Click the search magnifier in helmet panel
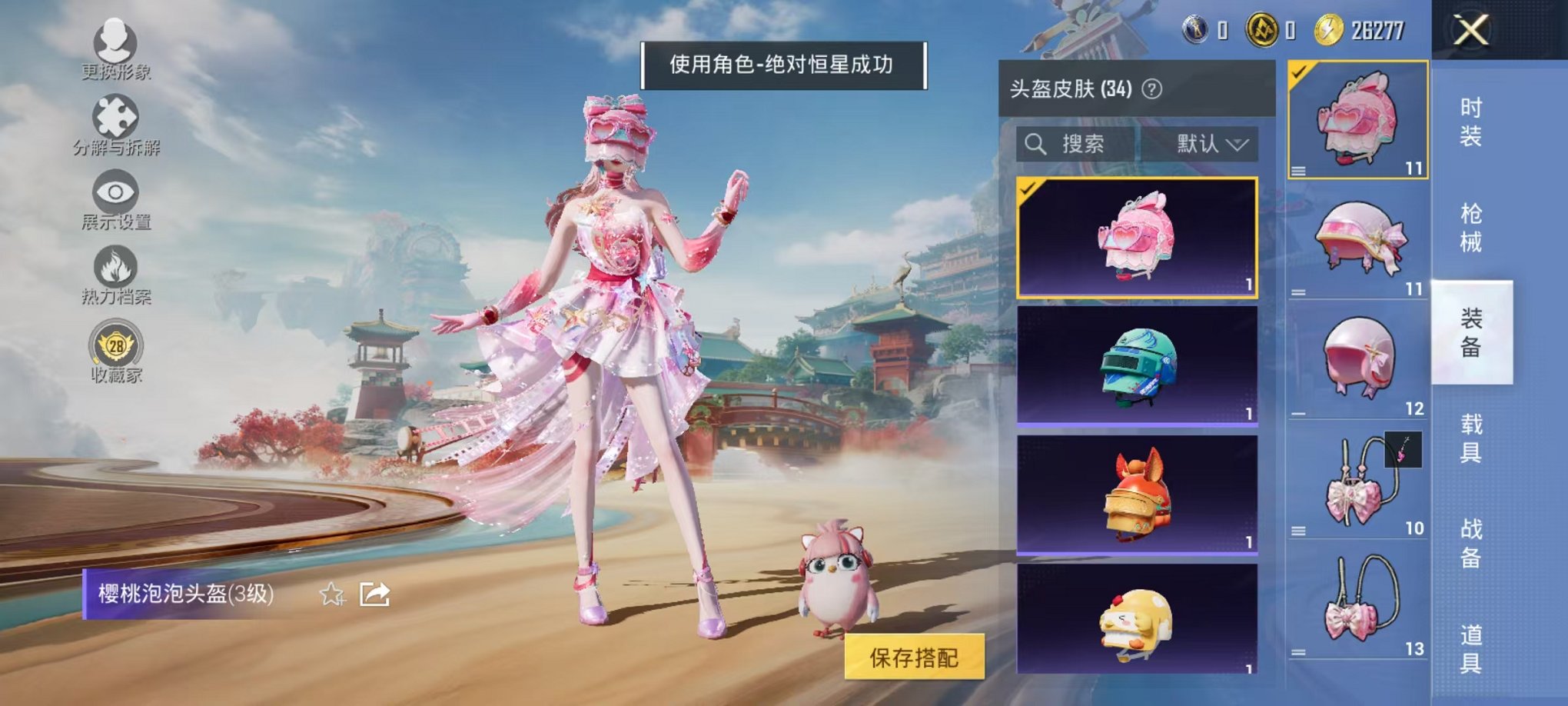 (x=1036, y=144)
